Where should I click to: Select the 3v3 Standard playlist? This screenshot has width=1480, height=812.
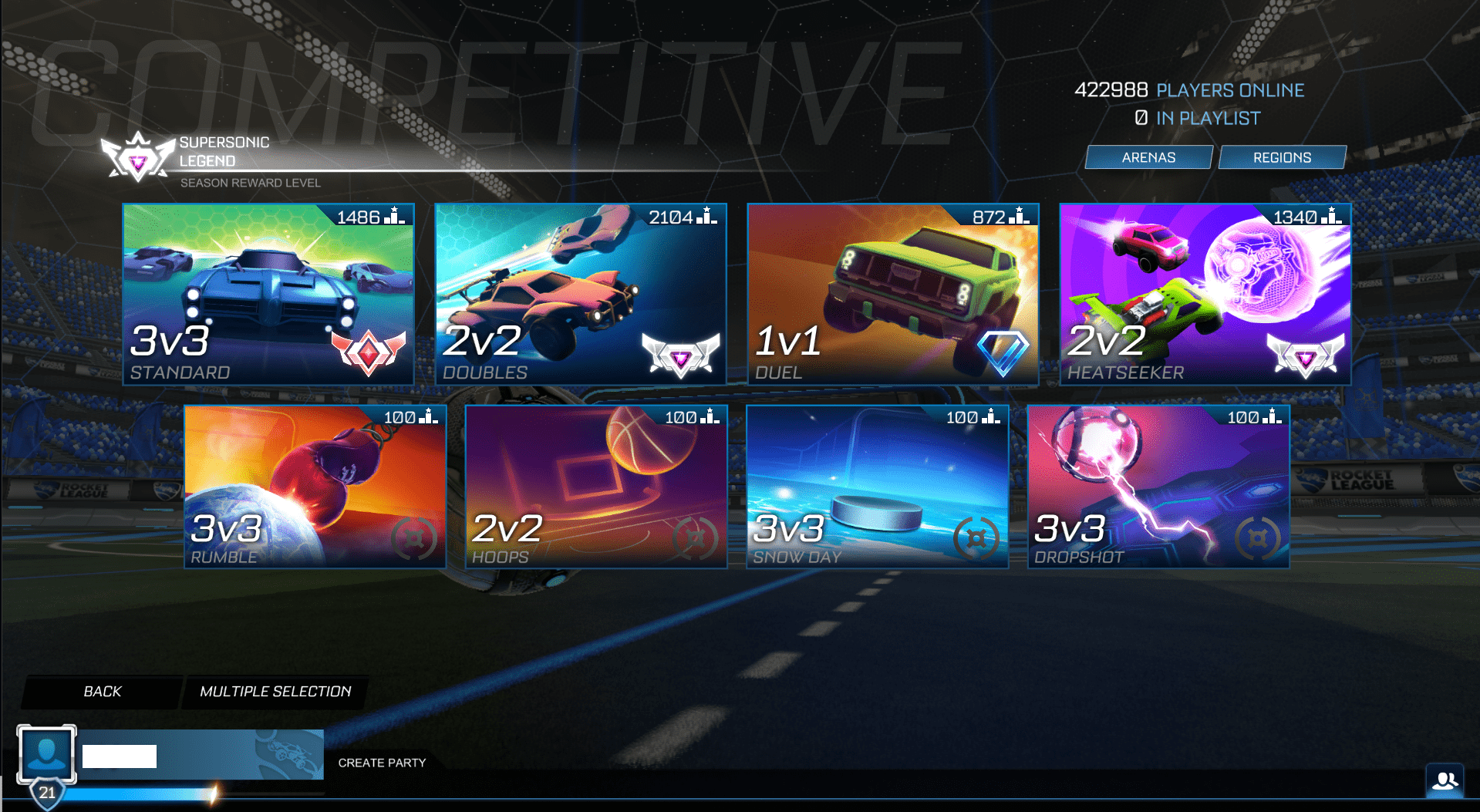tap(268, 293)
